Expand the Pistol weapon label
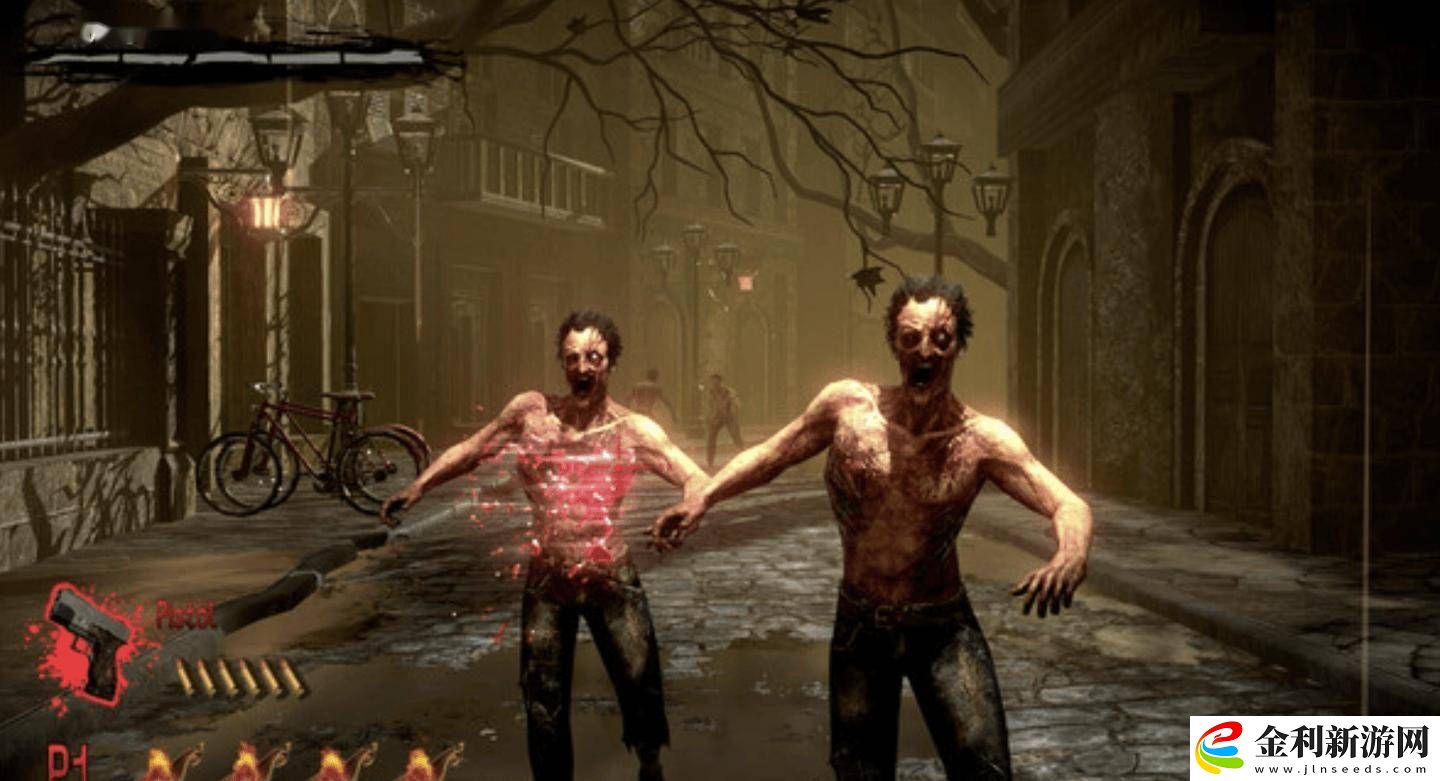 coord(186,616)
